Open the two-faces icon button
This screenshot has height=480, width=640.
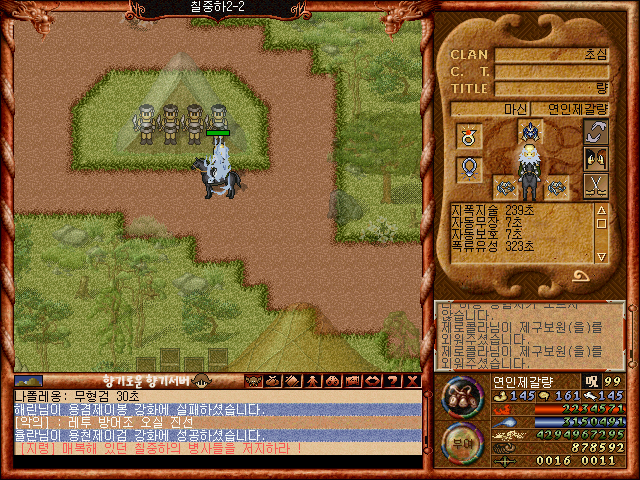[596, 158]
